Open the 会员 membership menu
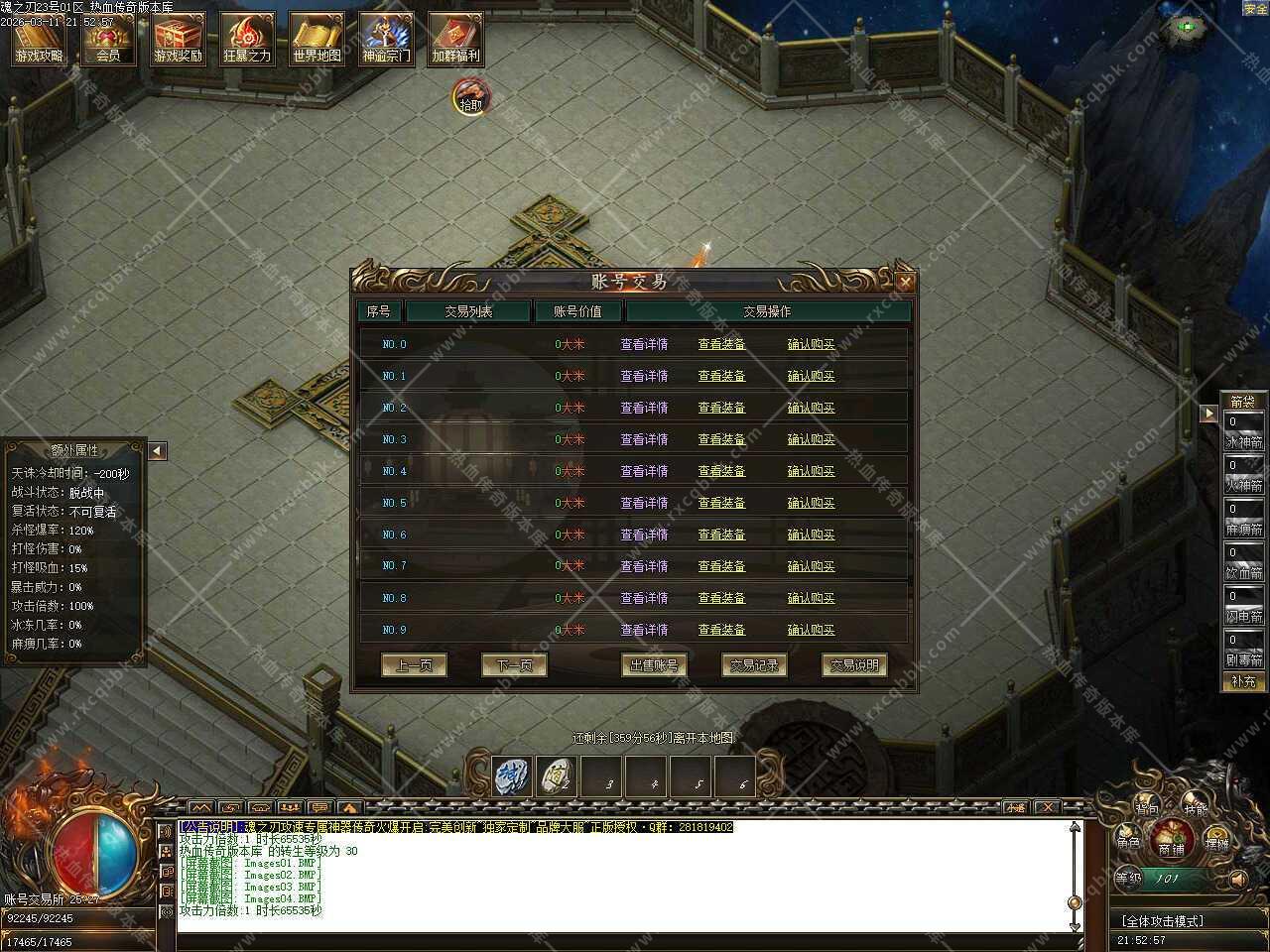The height and width of the screenshot is (952, 1270). click(x=108, y=40)
